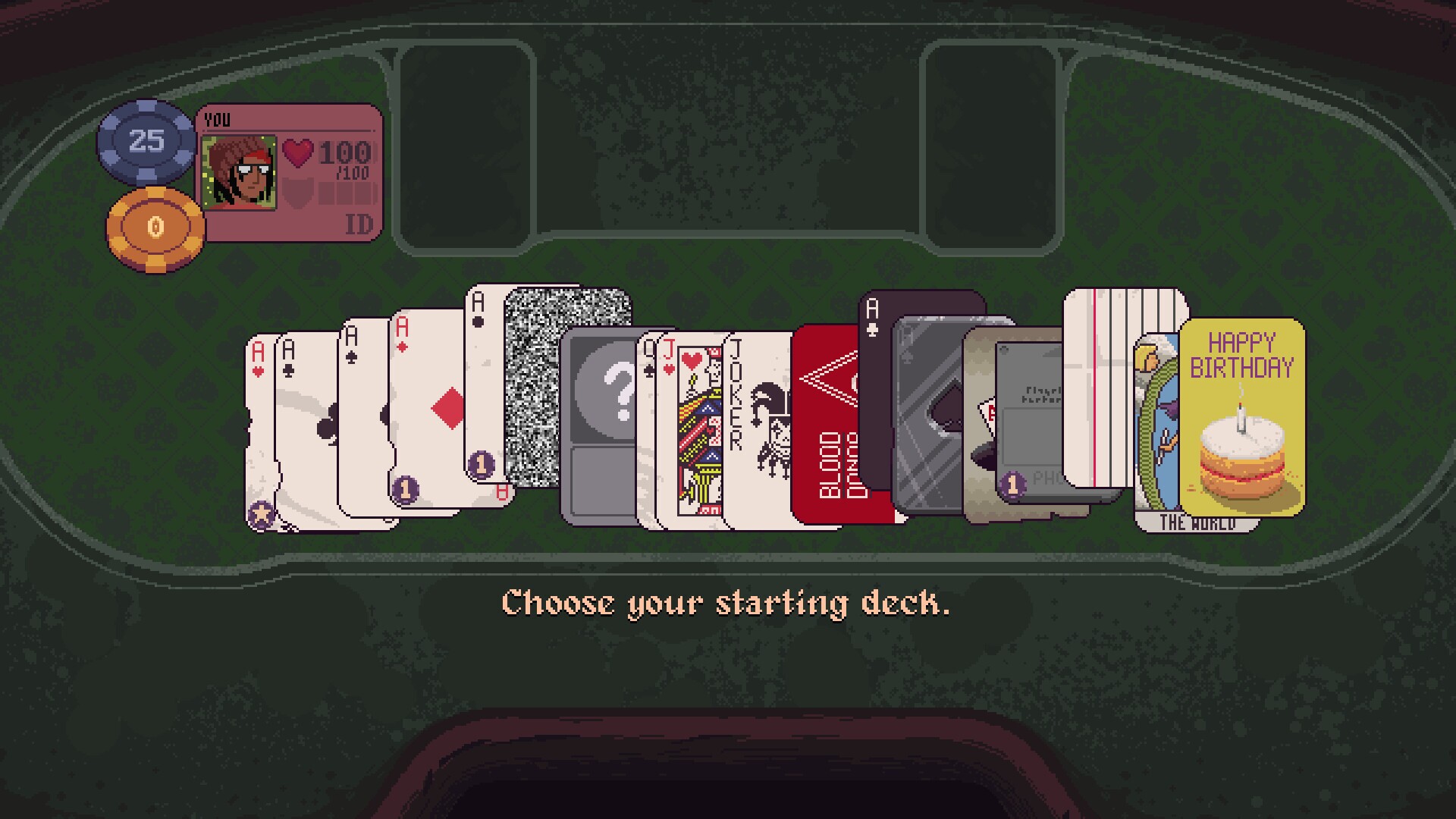Screen dimensions: 1456x819
Task: Click the YOU nameplate on the player panel
Action: click(x=216, y=118)
